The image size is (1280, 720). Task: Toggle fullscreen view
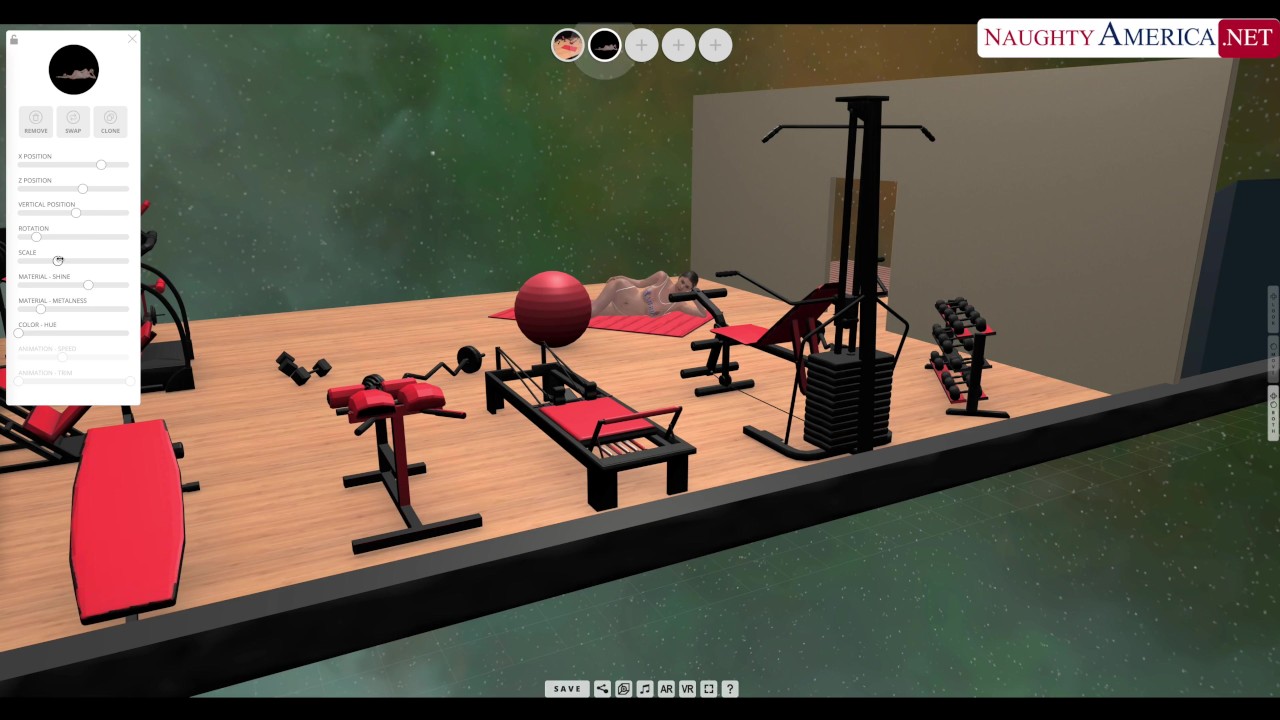[709, 689]
